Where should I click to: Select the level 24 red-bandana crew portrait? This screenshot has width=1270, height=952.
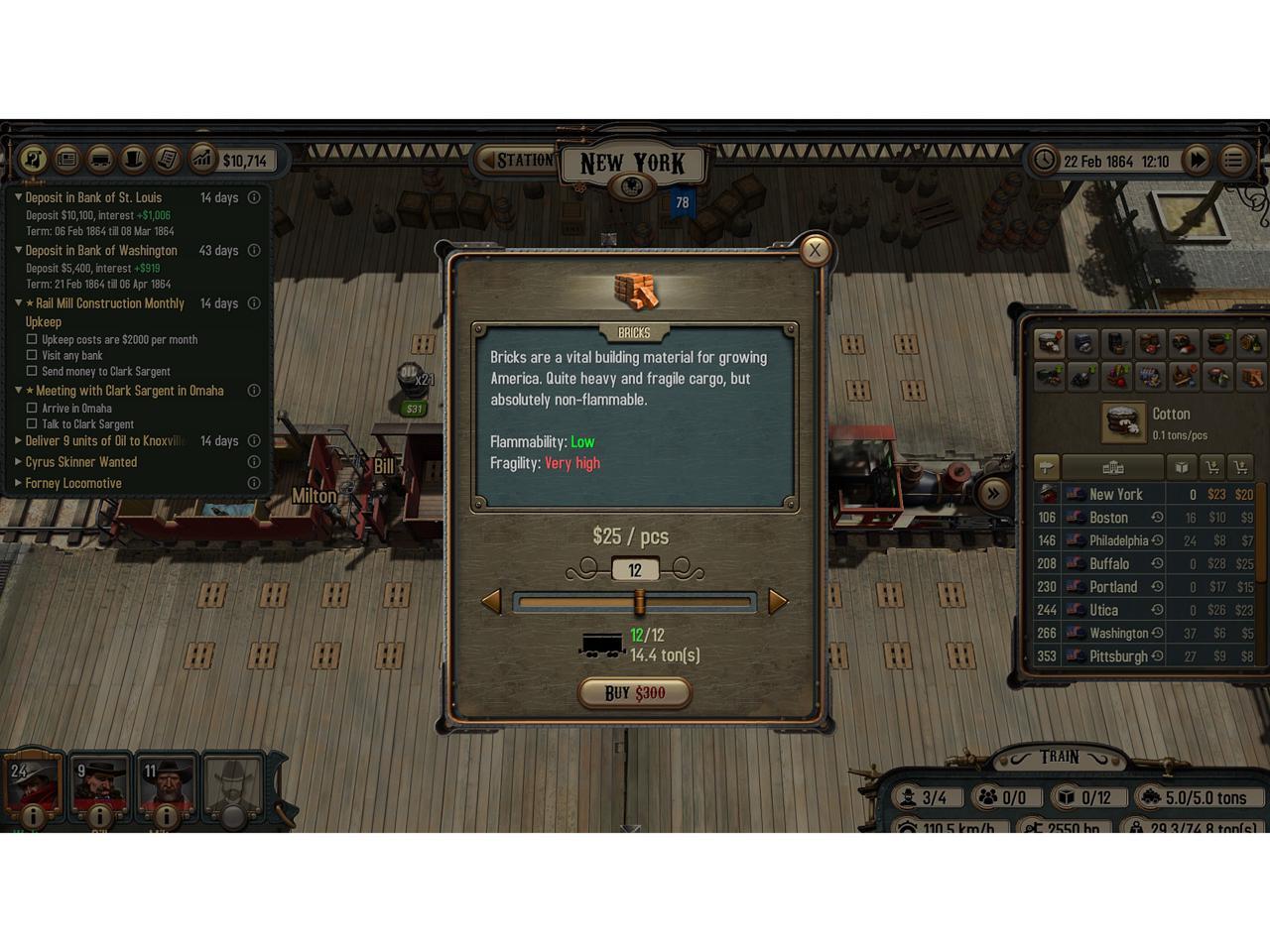click(x=33, y=783)
